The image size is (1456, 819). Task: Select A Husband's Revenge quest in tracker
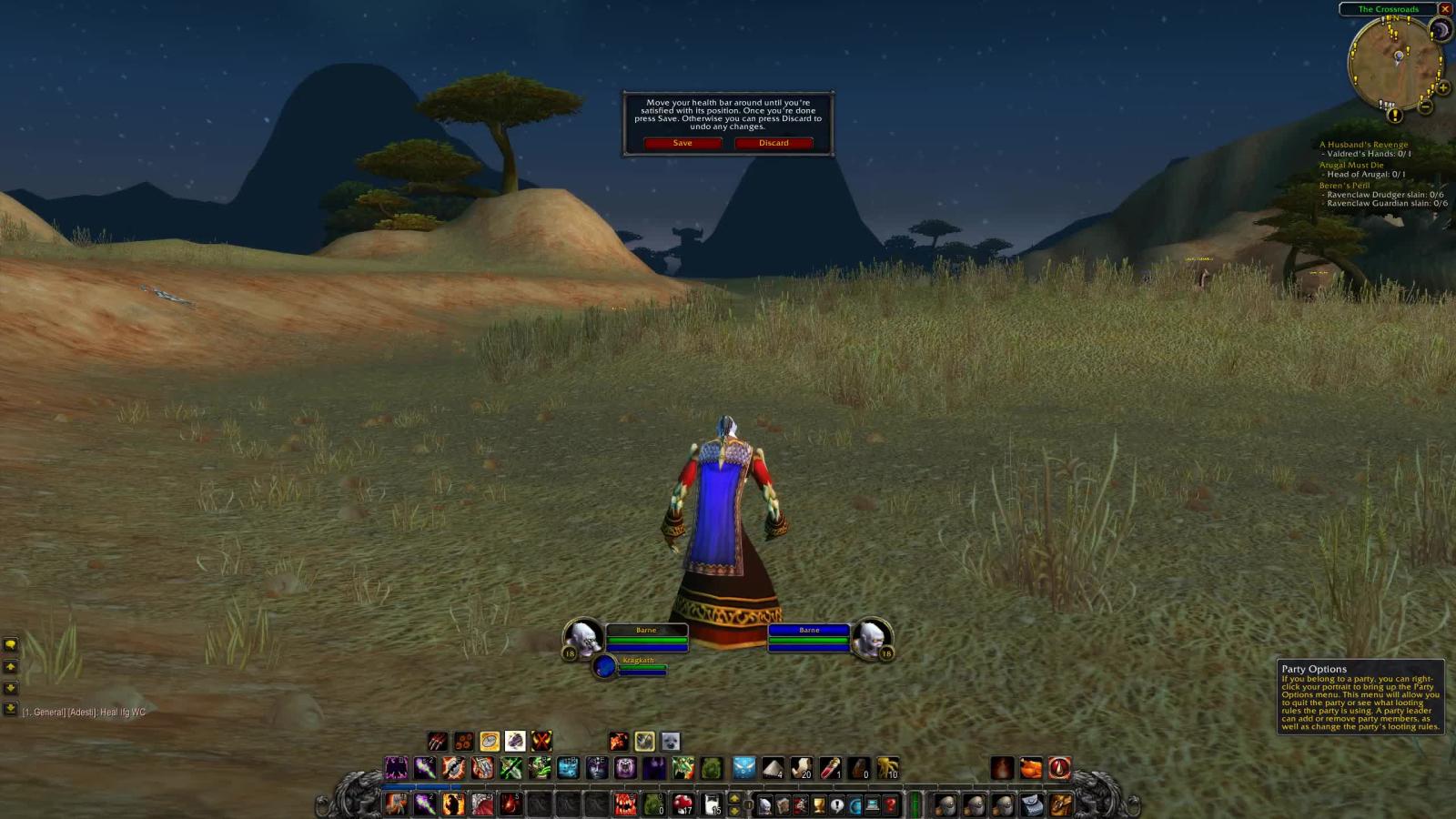pos(1363,145)
